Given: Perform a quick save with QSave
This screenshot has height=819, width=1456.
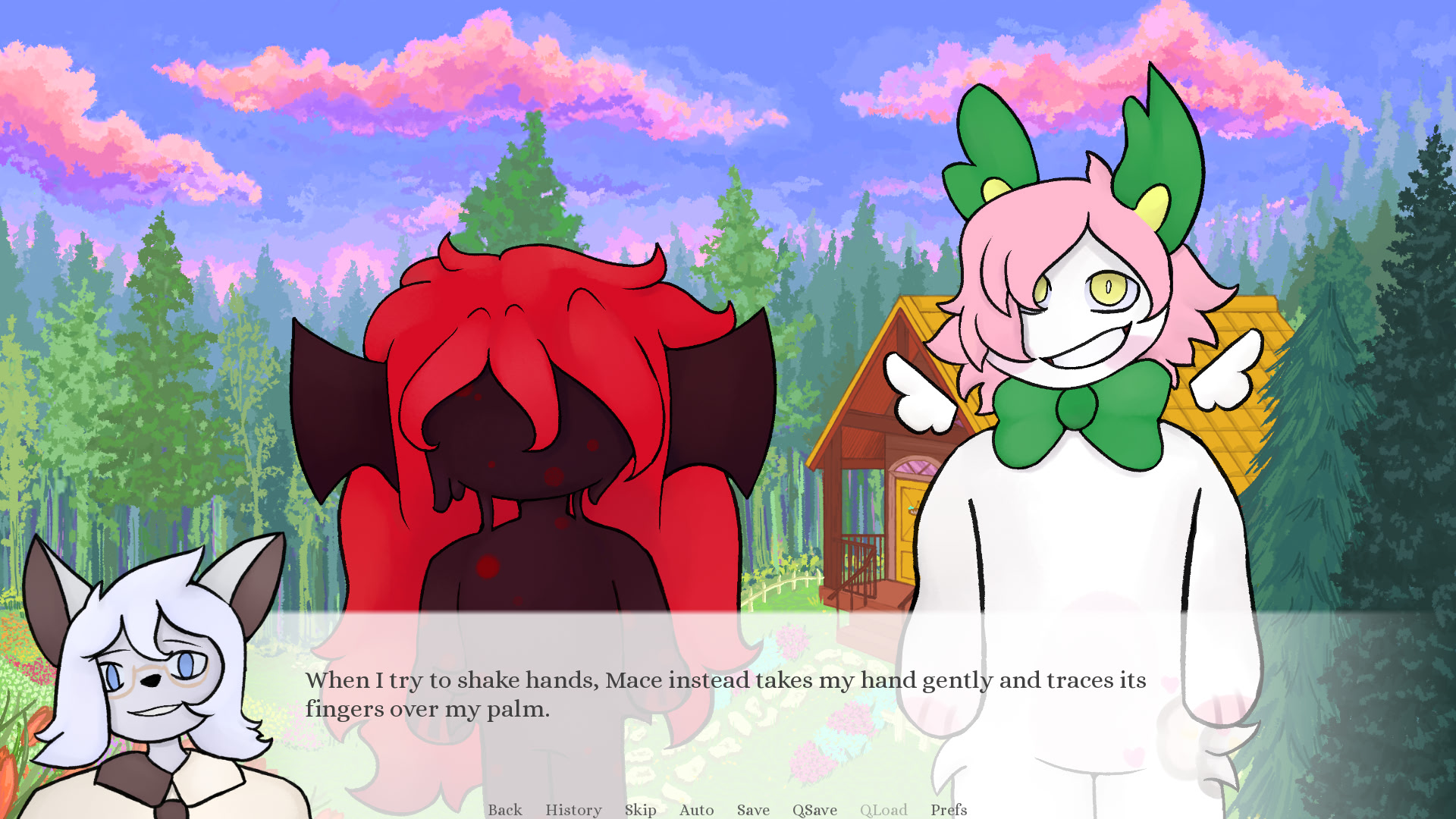Looking at the screenshot, I should [x=813, y=810].
